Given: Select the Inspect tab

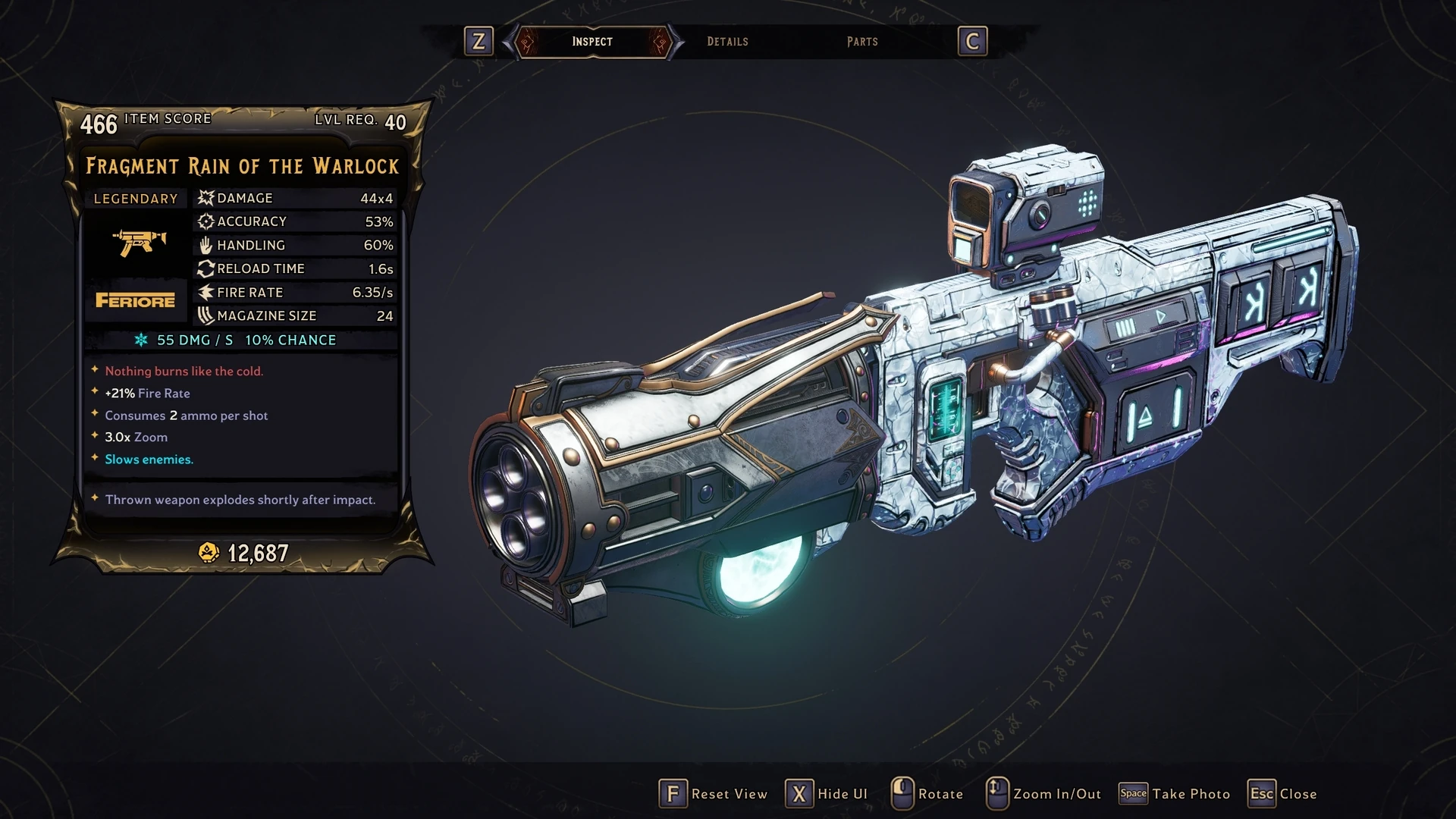Looking at the screenshot, I should click(x=592, y=42).
